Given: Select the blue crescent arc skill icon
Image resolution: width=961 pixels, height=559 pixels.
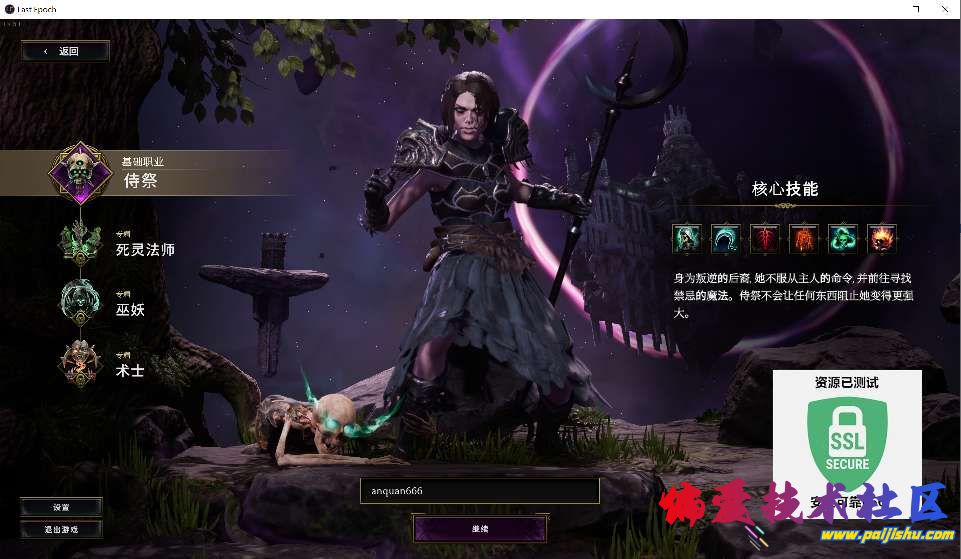Looking at the screenshot, I should click(x=726, y=239).
